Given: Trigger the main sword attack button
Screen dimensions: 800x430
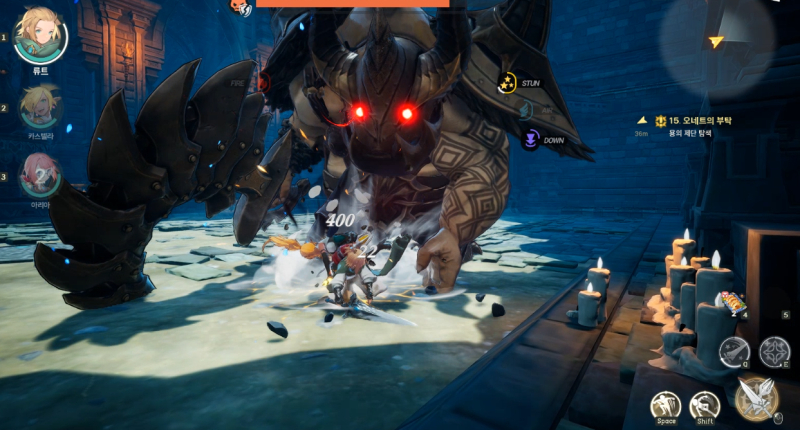Looking at the screenshot, I should click(x=756, y=397).
